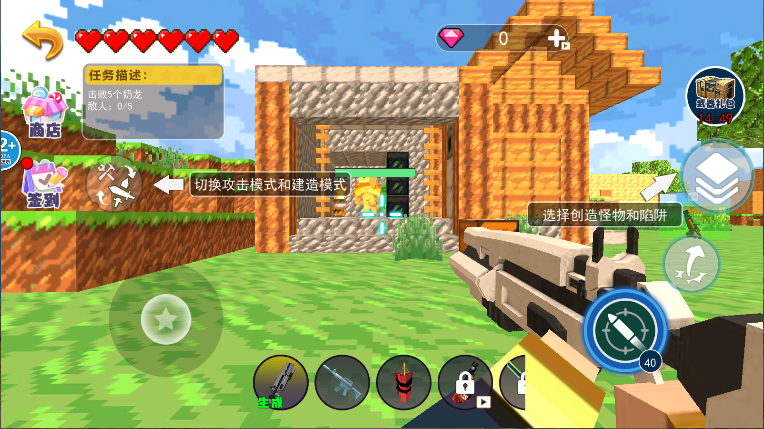Viewport: 764px width, 429px height.
Task: Toggle attack and build mode
Action: [x=111, y=184]
